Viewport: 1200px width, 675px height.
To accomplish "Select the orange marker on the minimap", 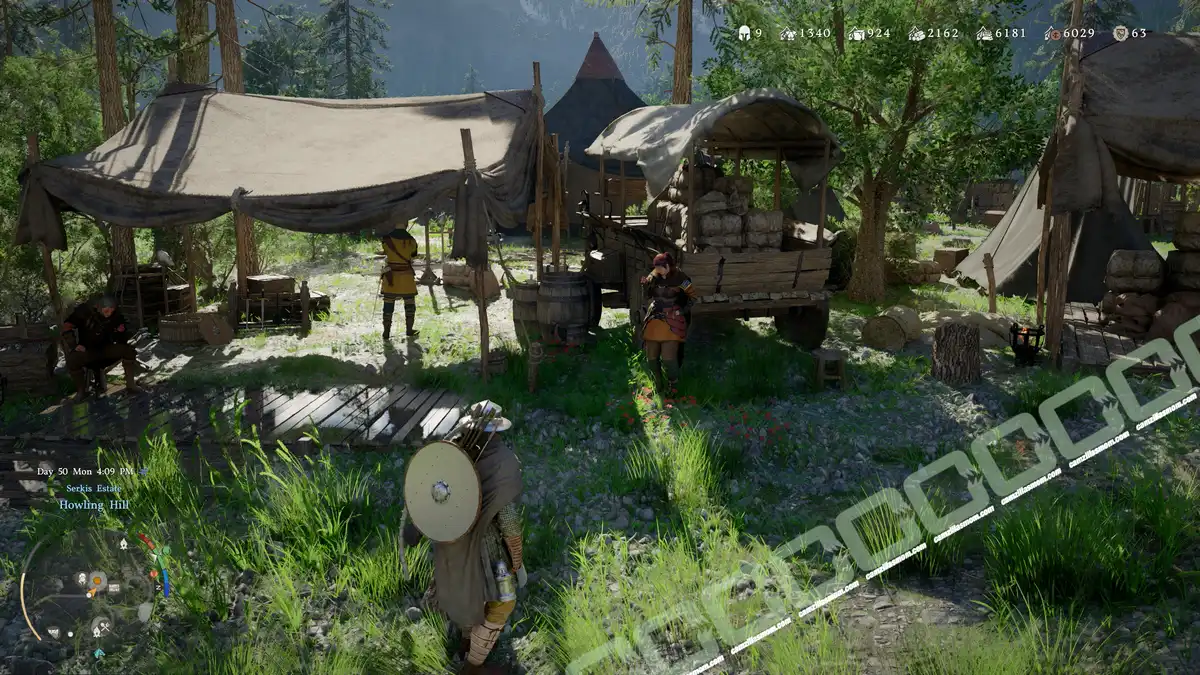I will [97, 579].
